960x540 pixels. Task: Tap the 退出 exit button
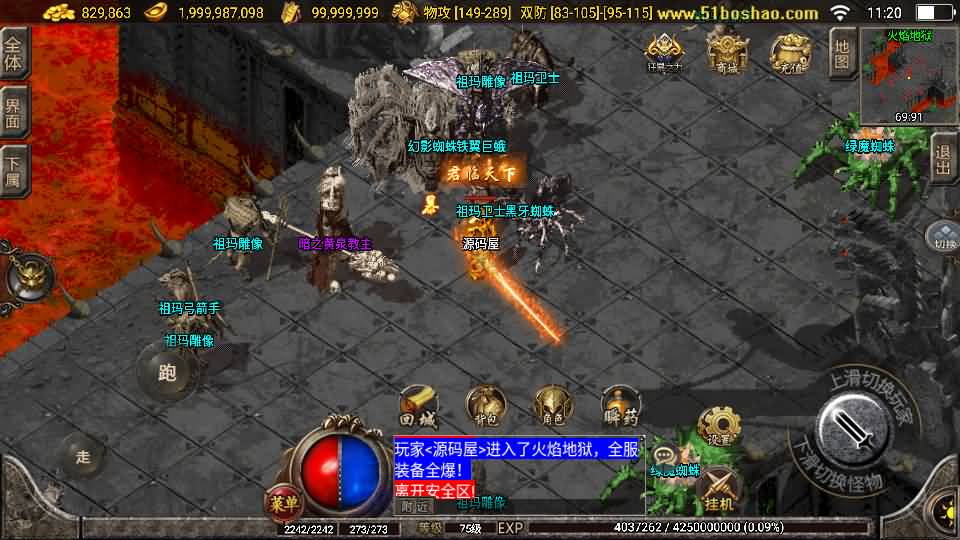(x=941, y=157)
